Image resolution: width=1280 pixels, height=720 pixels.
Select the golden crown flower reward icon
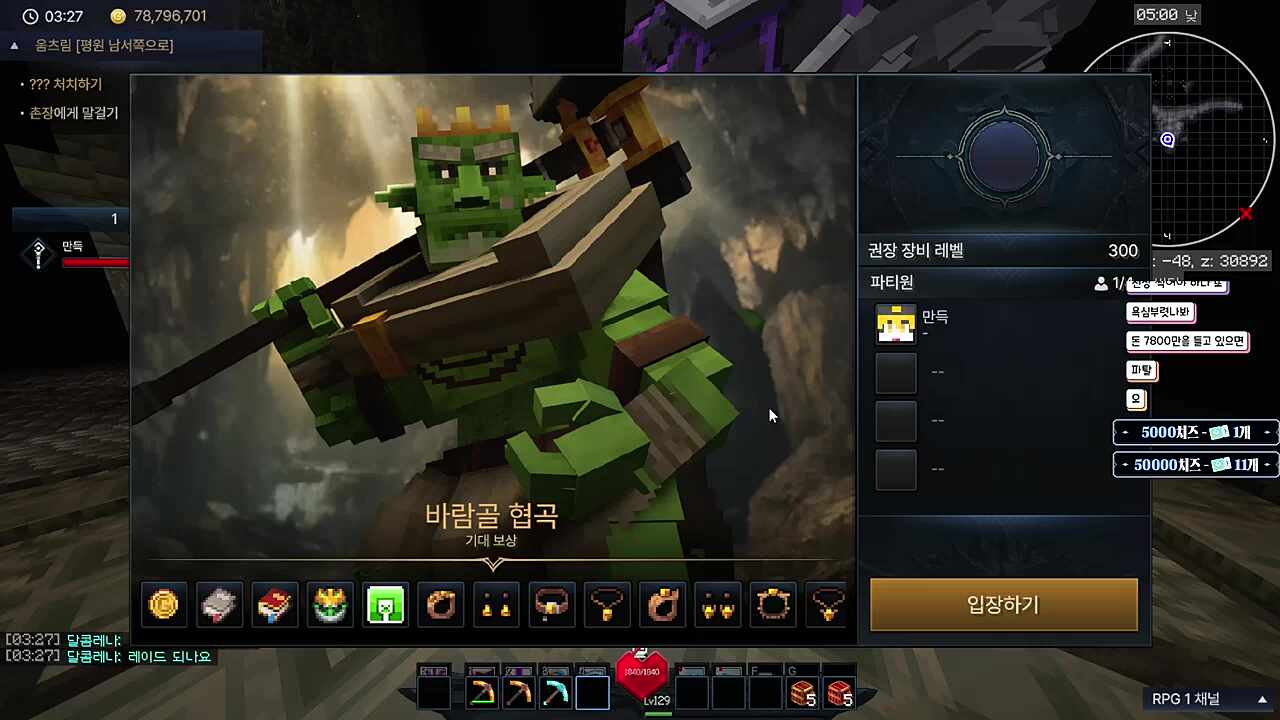[x=330, y=604]
